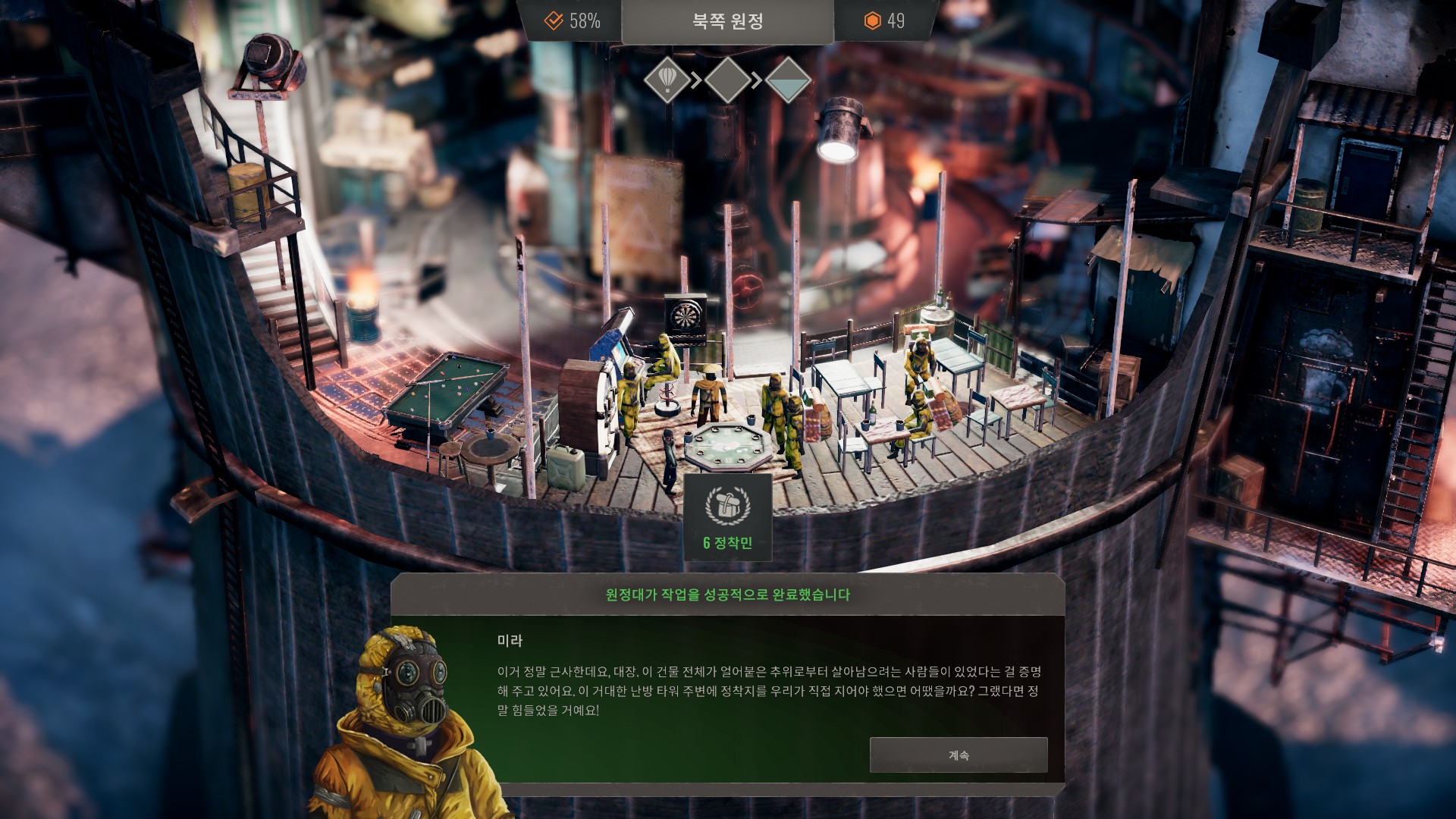Continue the dialogue with the 계속 button
Screen dimensions: 1456x819
[958, 755]
